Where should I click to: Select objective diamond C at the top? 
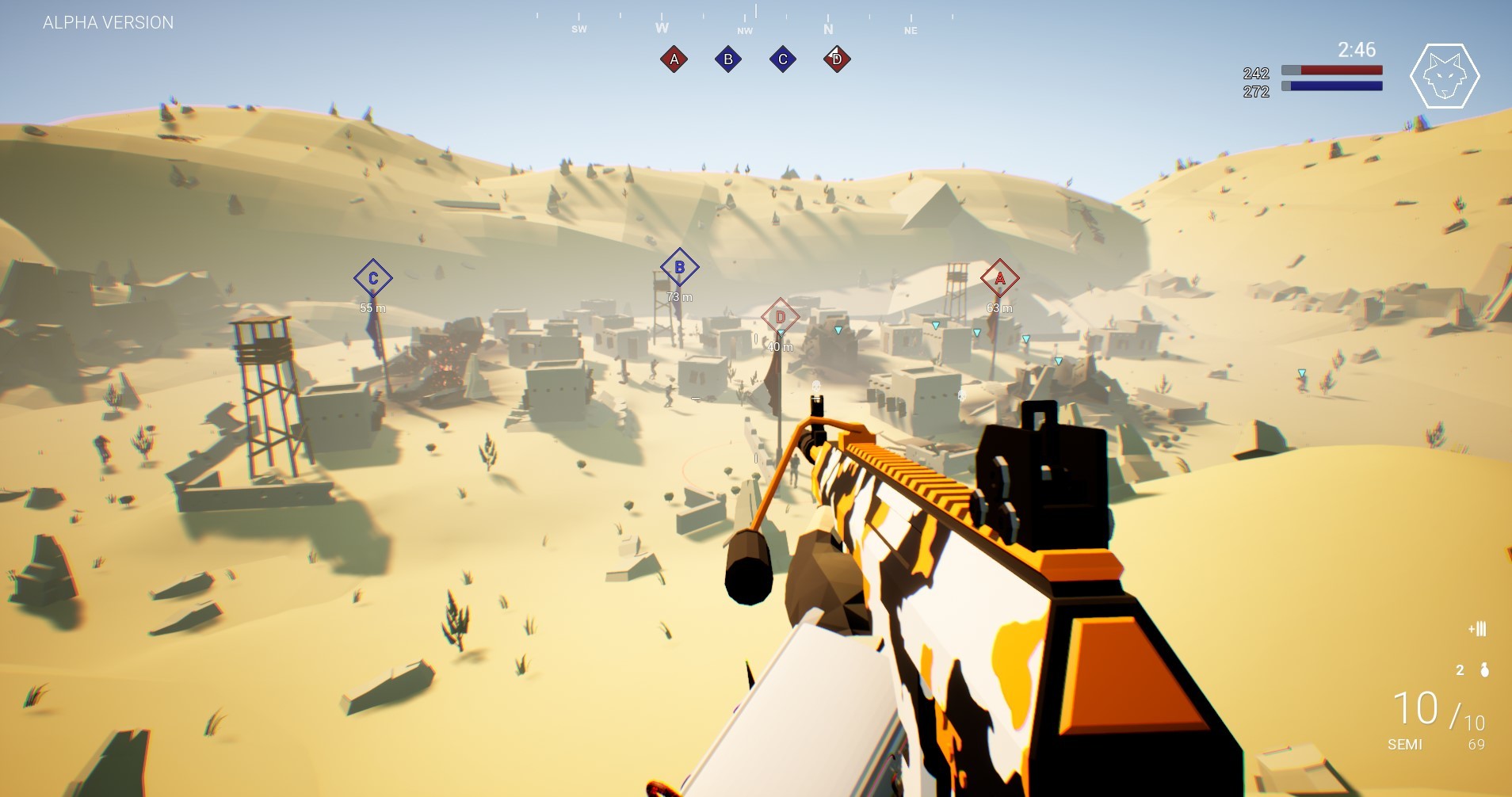point(783,59)
